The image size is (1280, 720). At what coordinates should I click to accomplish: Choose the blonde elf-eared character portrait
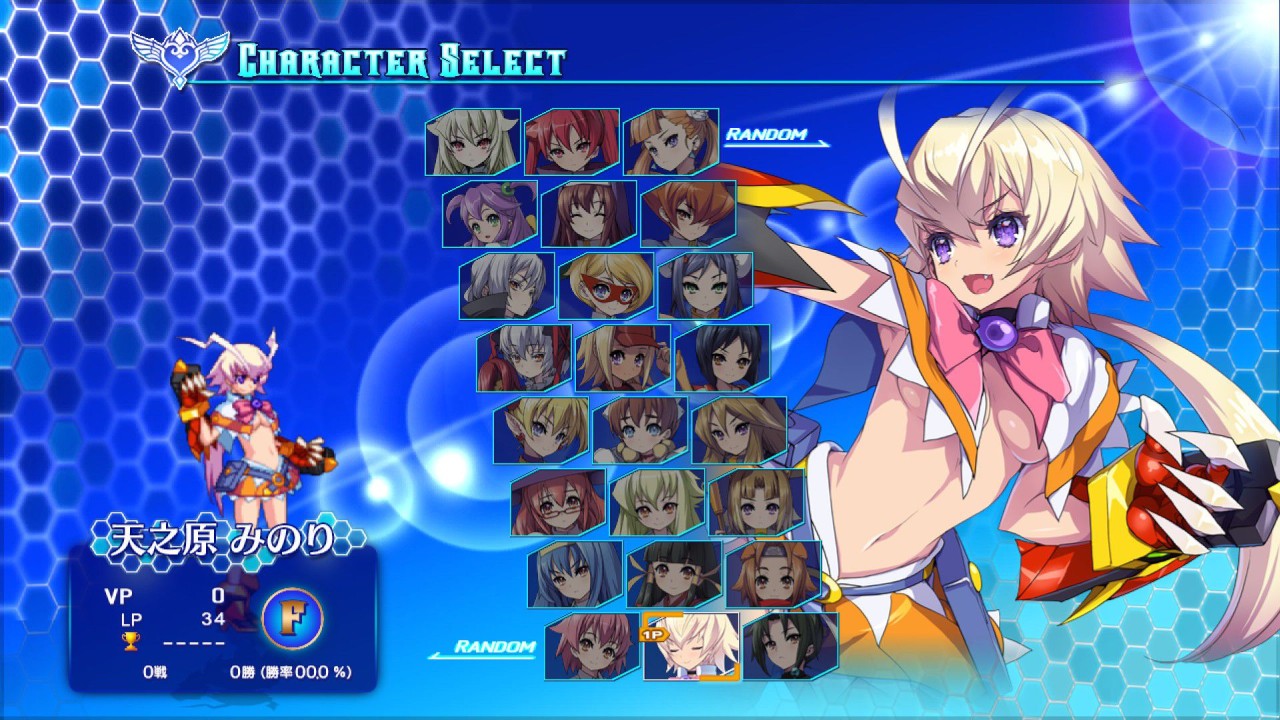pyautogui.click(x=541, y=430)
